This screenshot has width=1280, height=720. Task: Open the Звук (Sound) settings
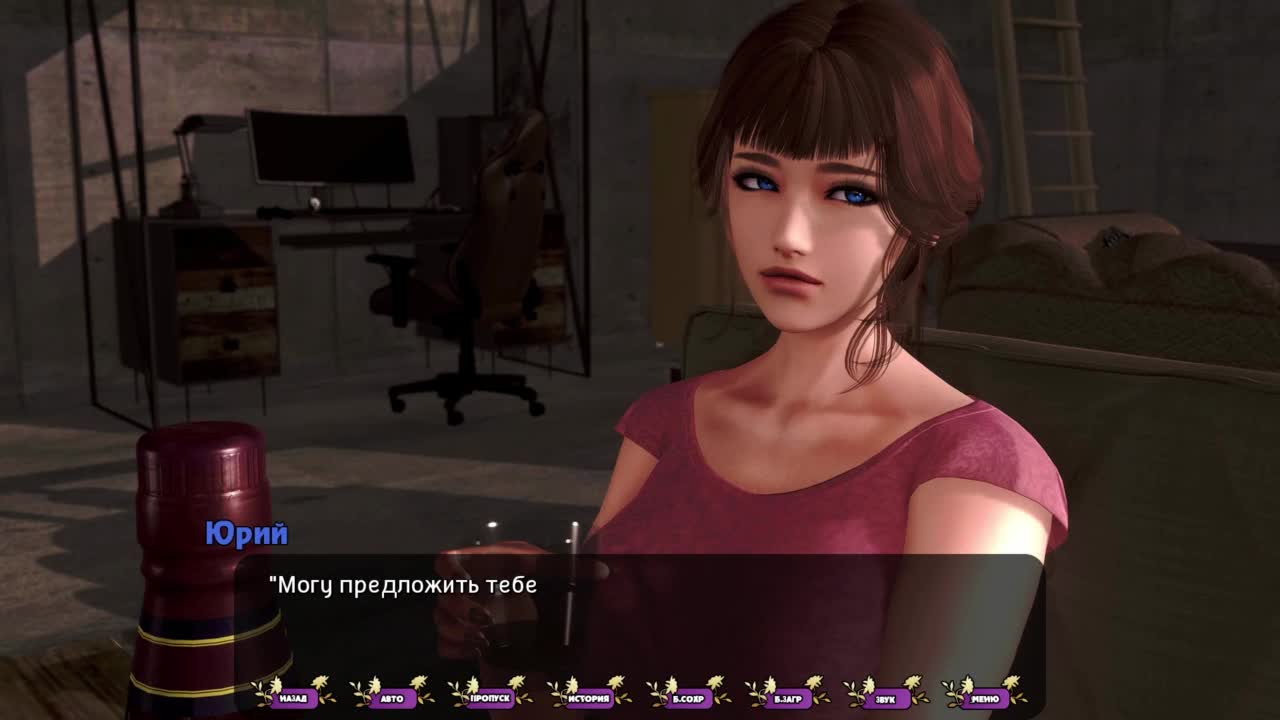tap(886, 698)
